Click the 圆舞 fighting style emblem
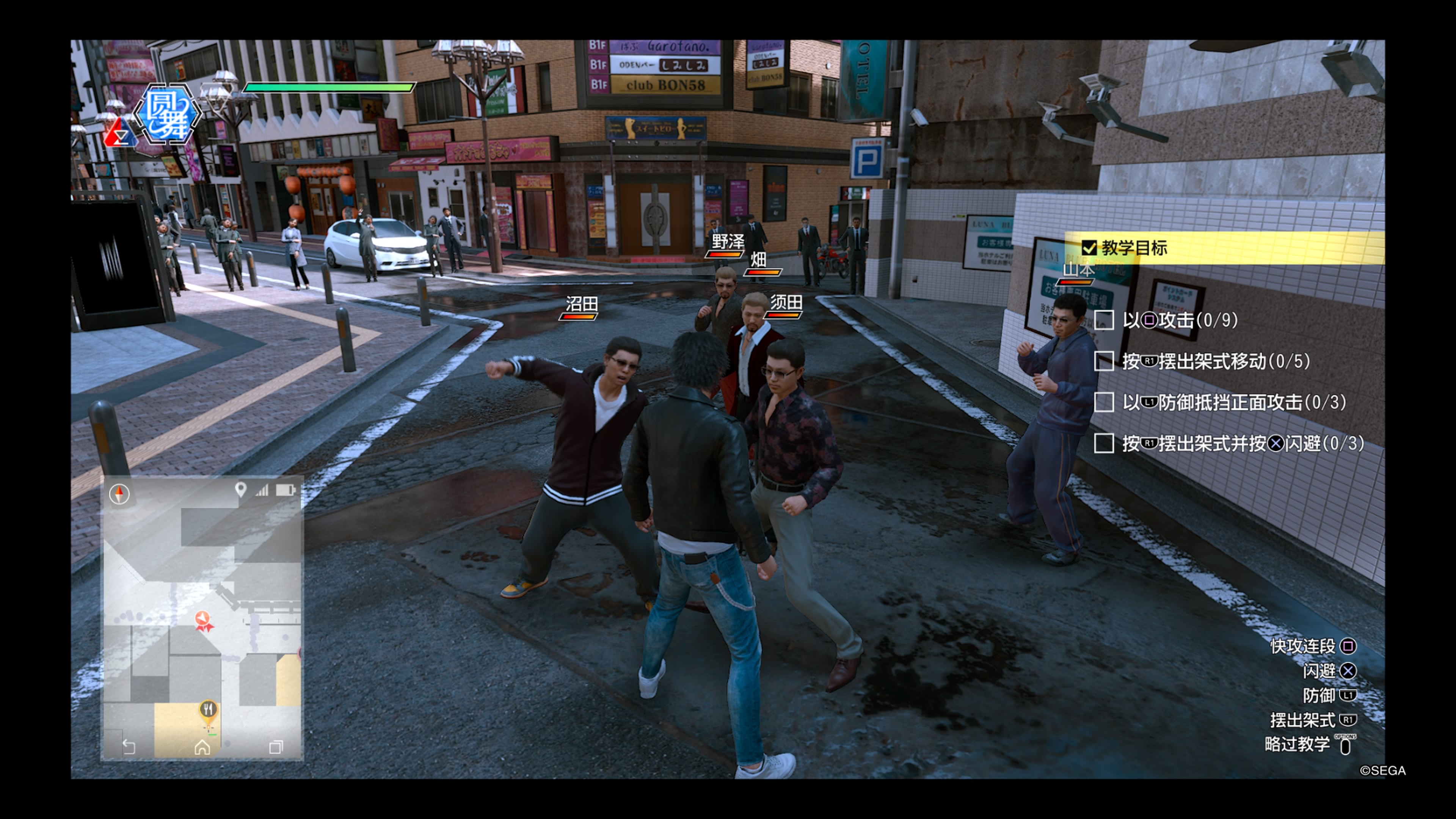The height and width of the screenshot is (819, 1456). pos(168,113)
